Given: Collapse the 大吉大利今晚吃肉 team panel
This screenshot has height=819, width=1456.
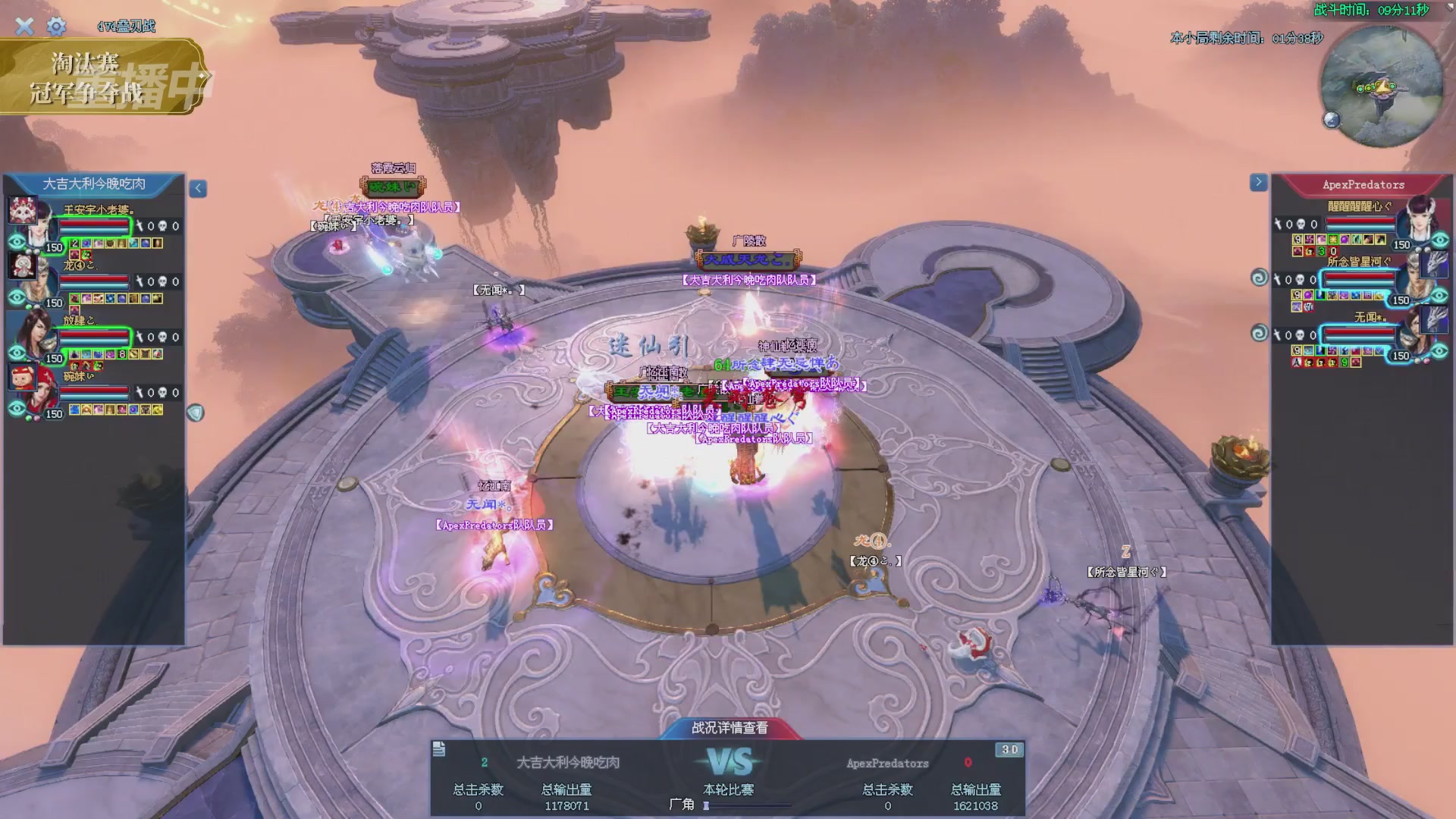Looking at the screenshot, I should [198, 189].
